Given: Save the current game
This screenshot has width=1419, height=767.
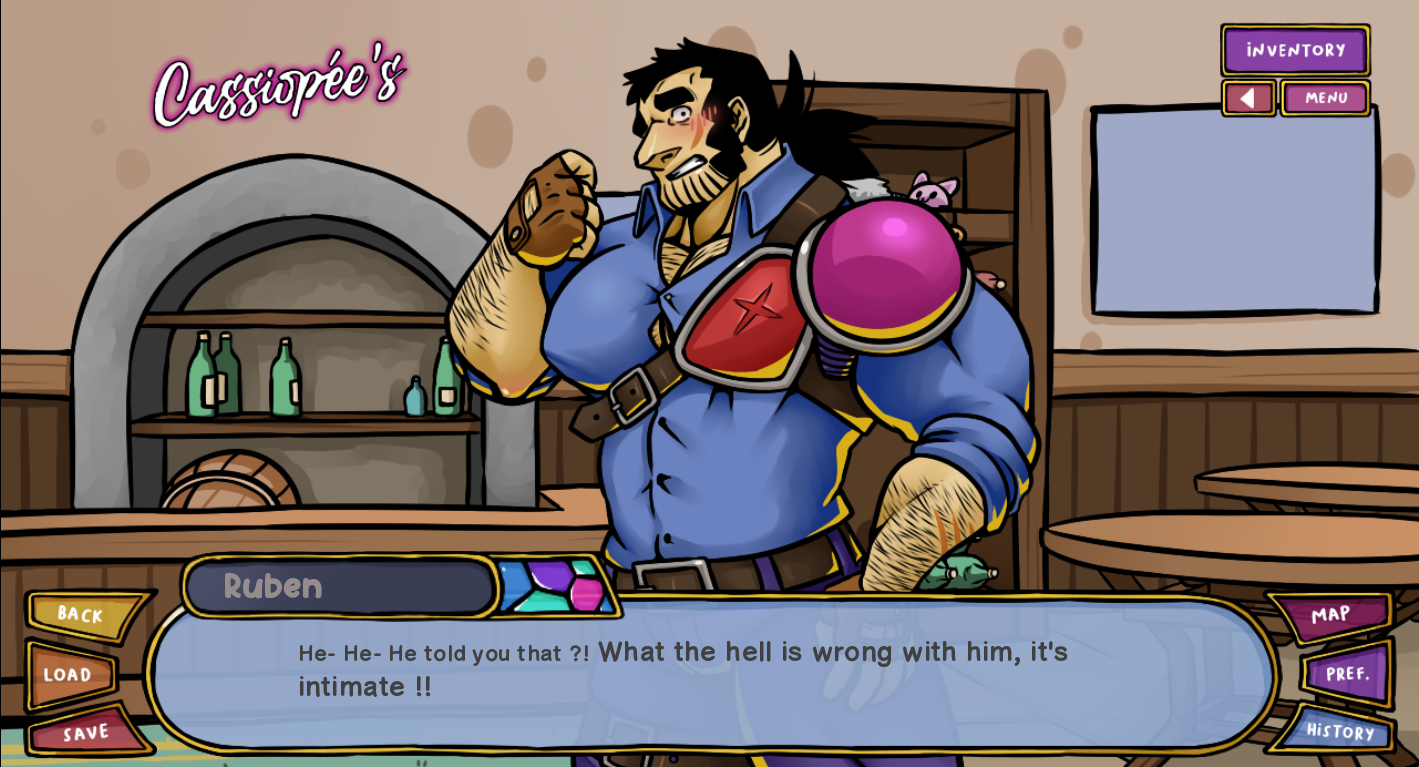Looking at the screenshot, I should (x=86, y=733).
